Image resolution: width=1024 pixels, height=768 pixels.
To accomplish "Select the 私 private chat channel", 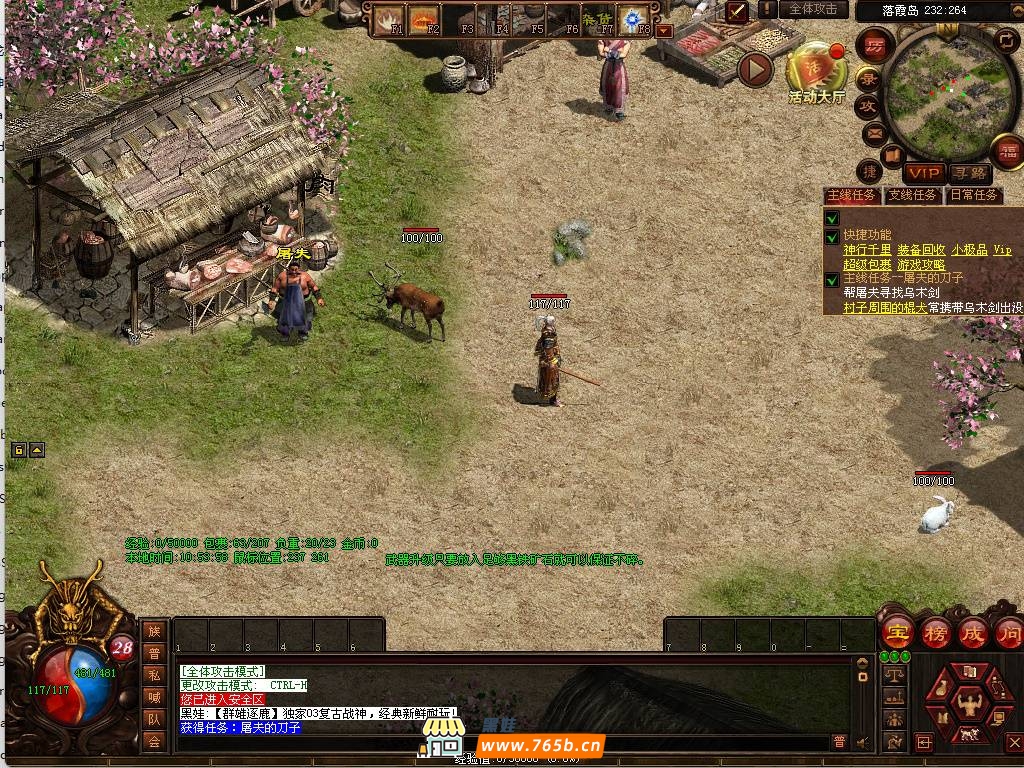I will pos(154,675).
